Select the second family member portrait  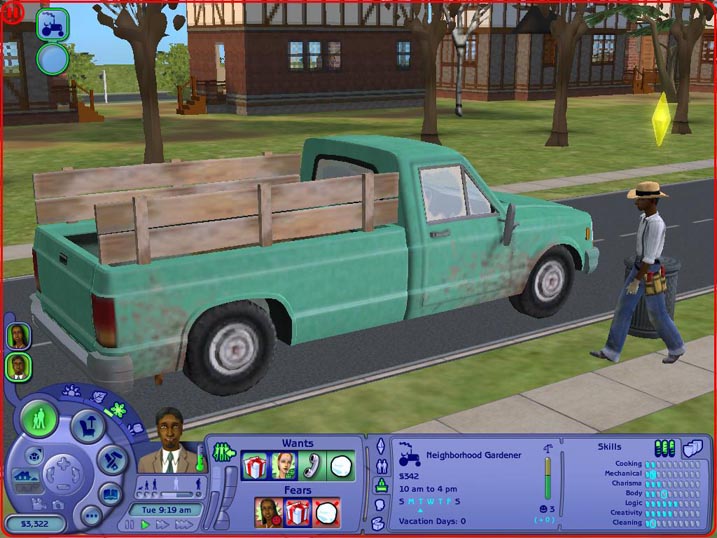17,366
